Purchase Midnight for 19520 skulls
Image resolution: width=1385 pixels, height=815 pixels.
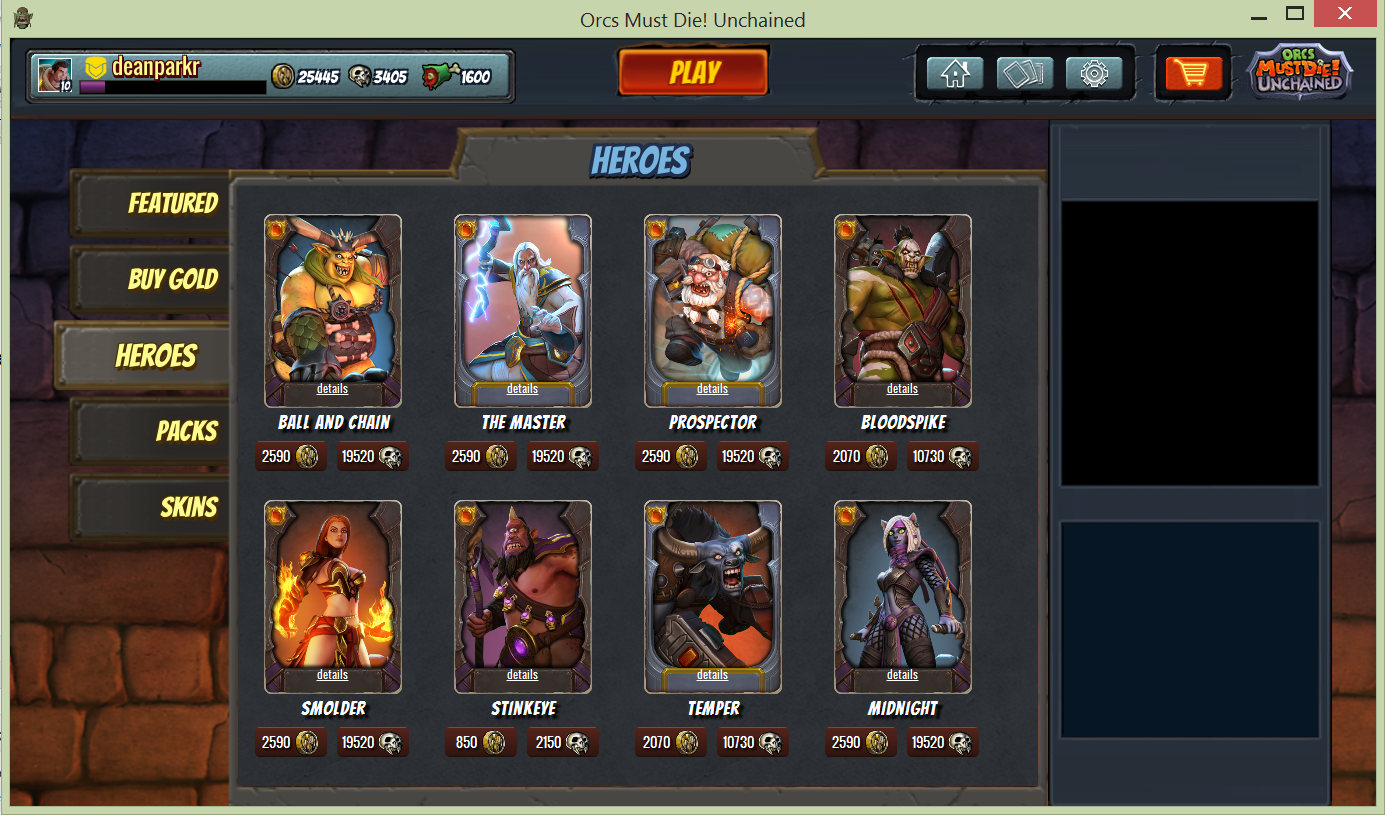tap(943, 743)
